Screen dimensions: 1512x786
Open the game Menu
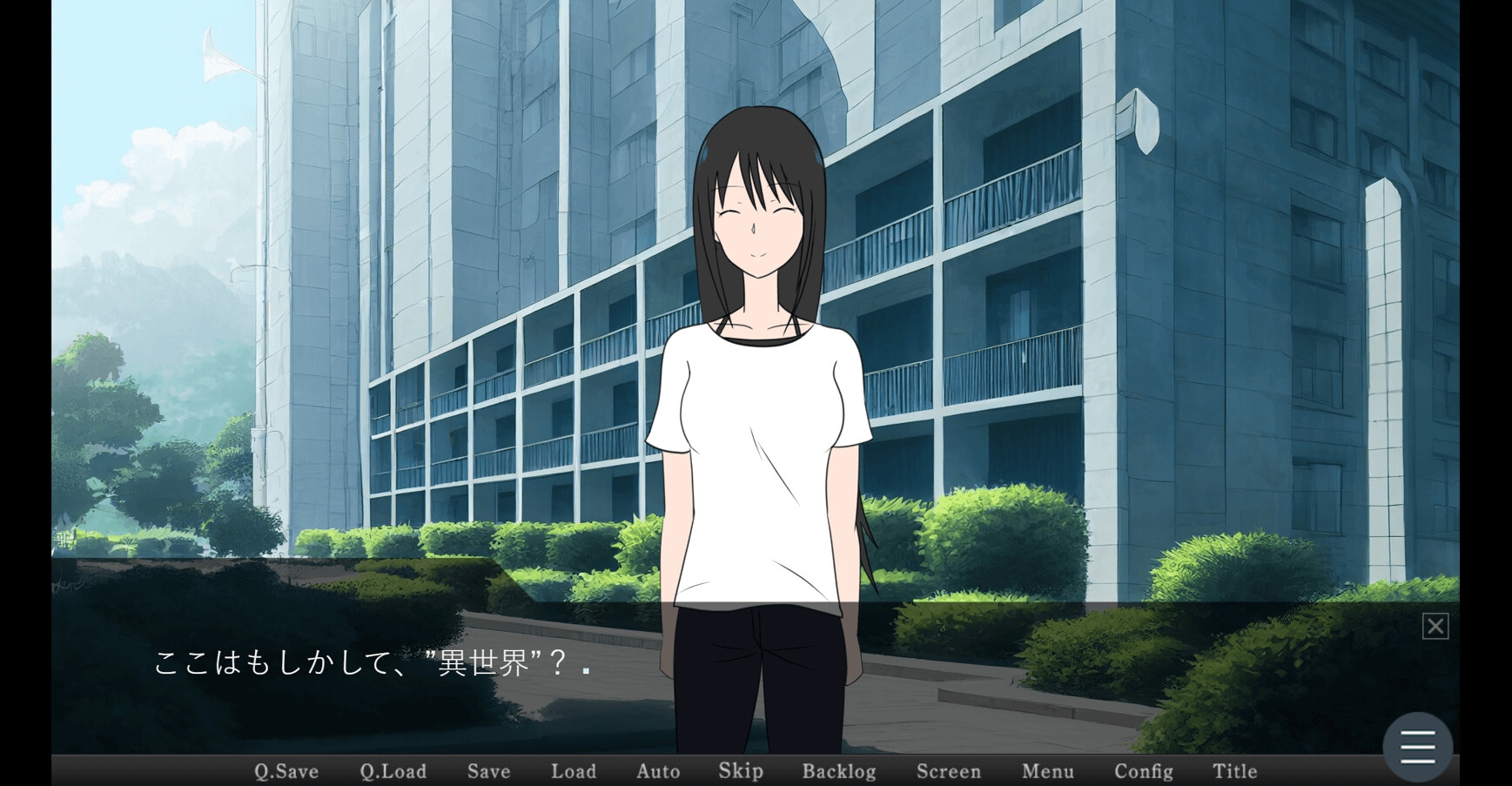1048,771
